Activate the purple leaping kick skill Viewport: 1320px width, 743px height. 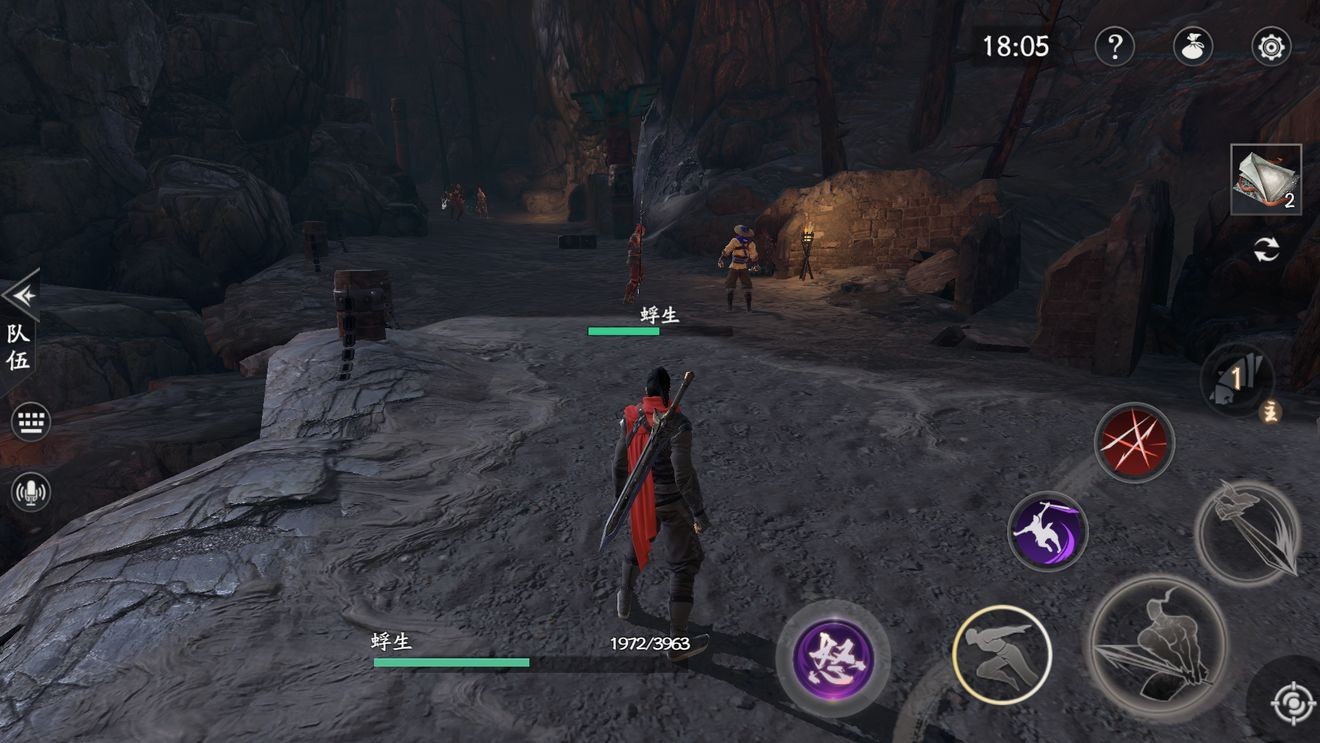[x=1047, y=531]
